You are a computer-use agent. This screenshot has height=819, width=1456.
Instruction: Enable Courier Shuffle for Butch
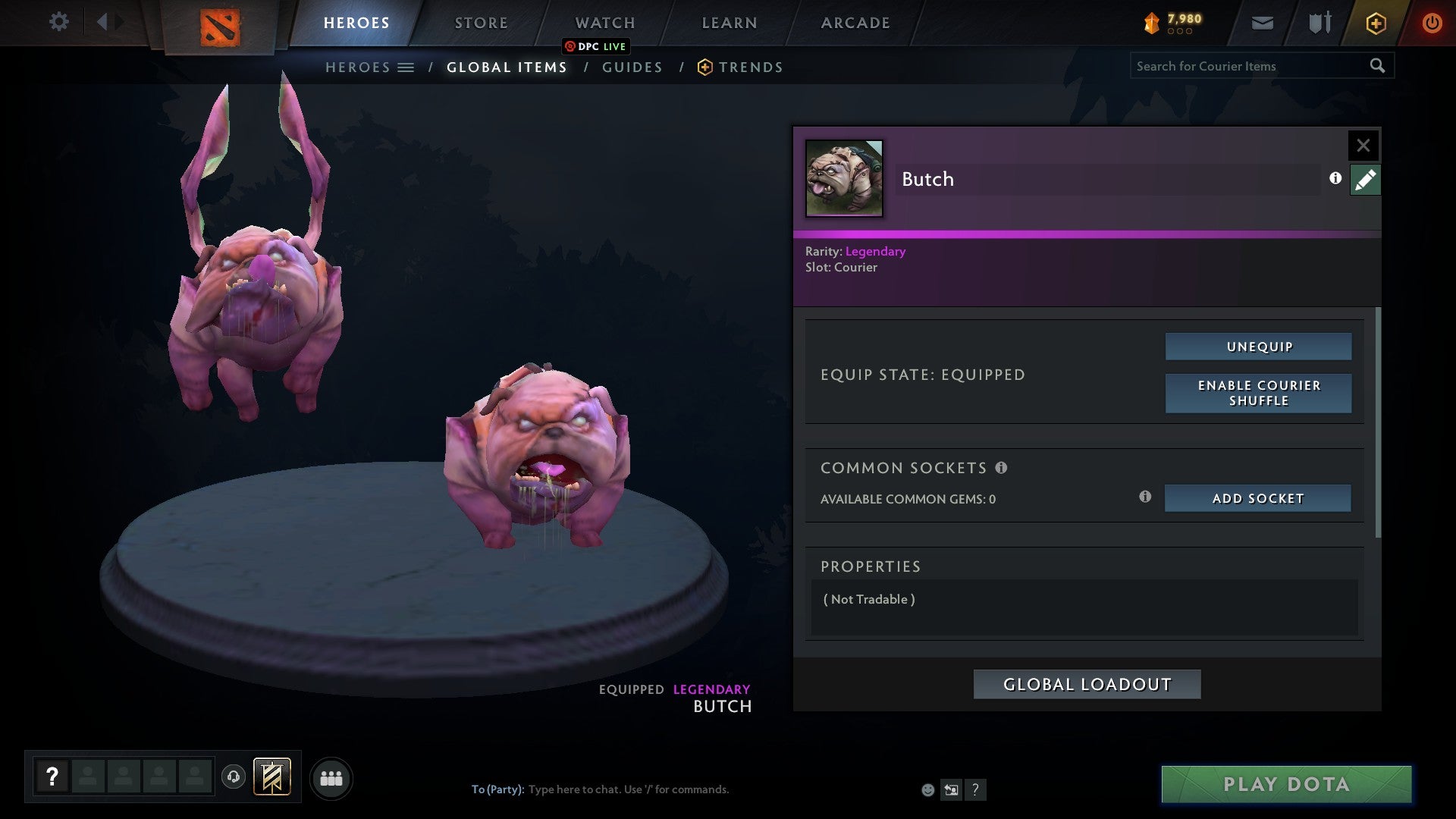1258,393
